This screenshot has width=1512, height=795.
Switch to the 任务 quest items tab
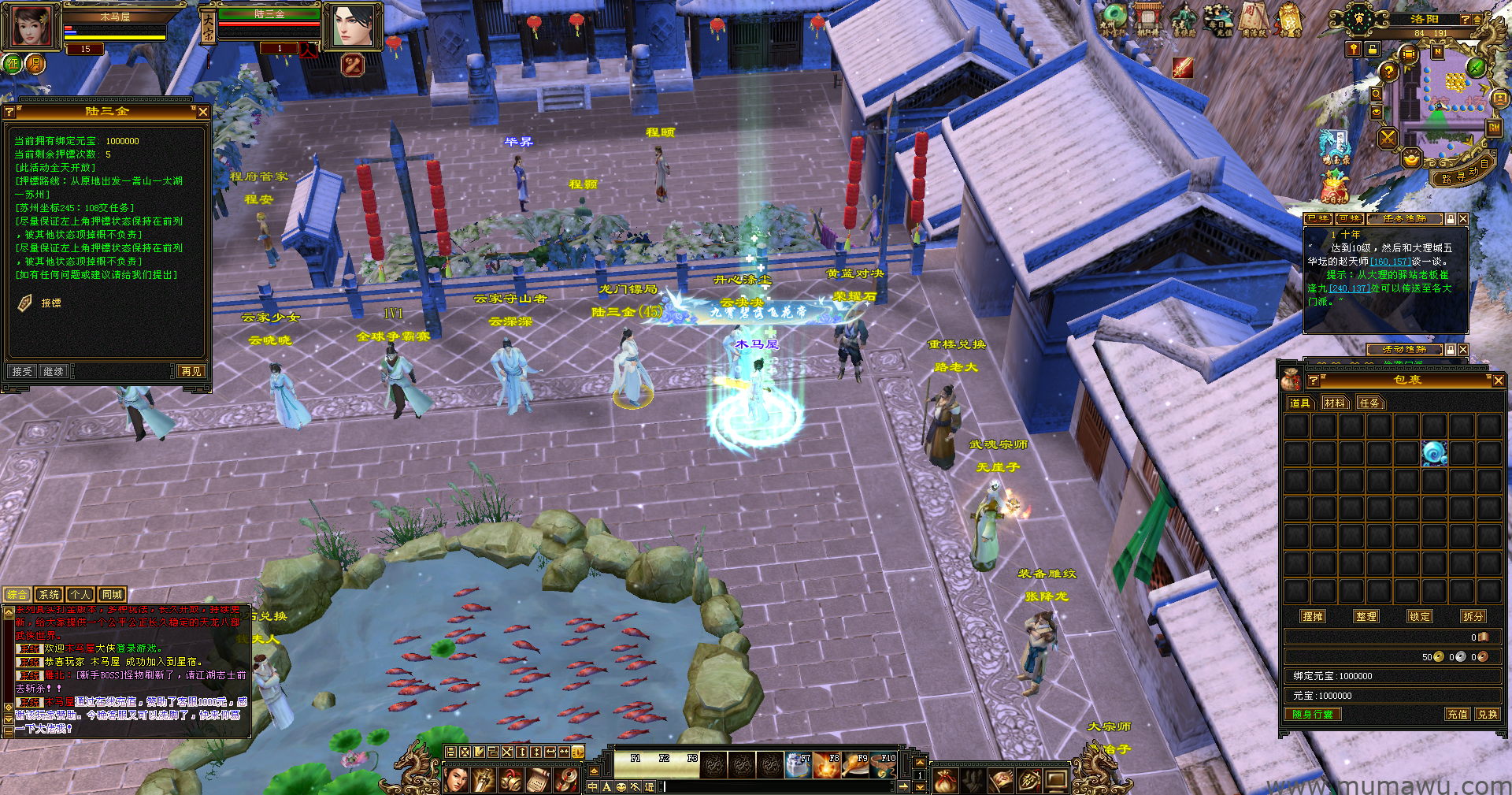[1369, 403]
